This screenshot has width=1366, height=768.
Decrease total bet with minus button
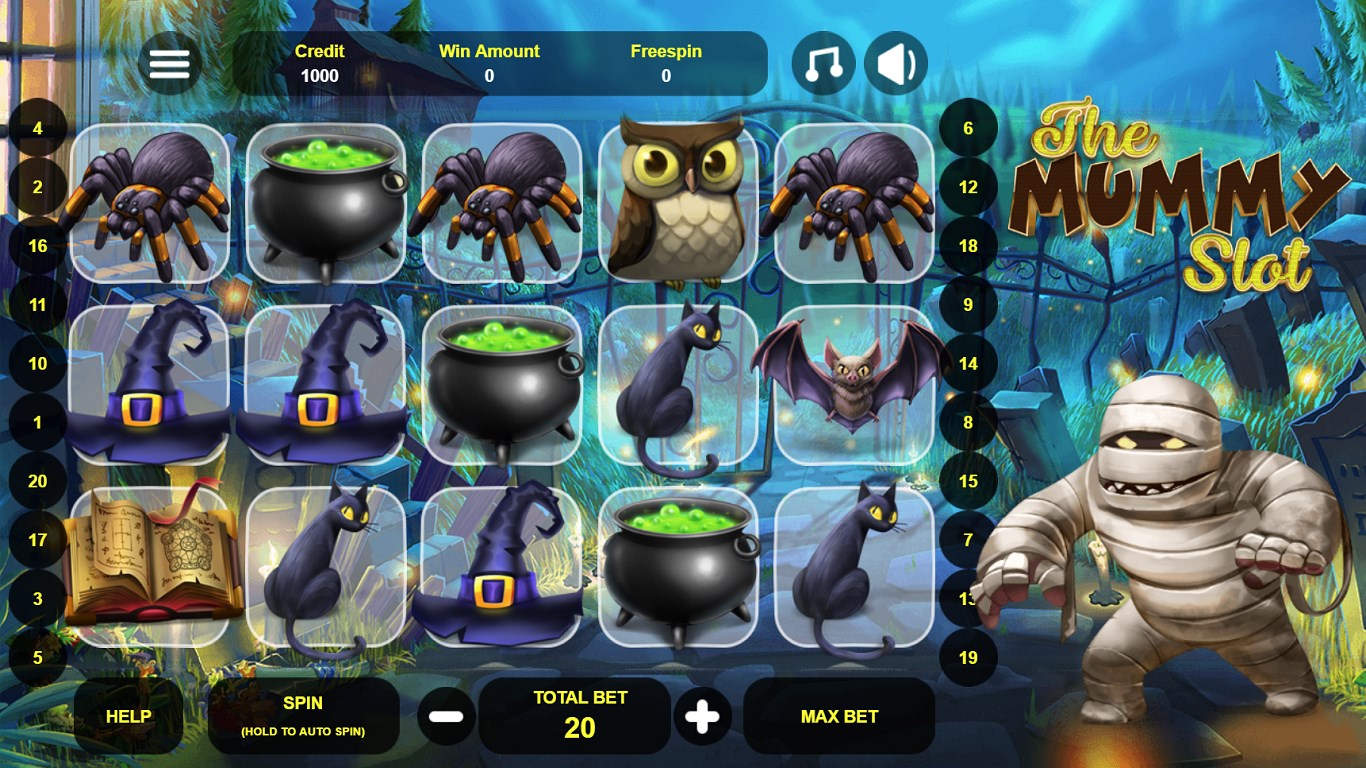pyautogui.click(x=446, y=716)
